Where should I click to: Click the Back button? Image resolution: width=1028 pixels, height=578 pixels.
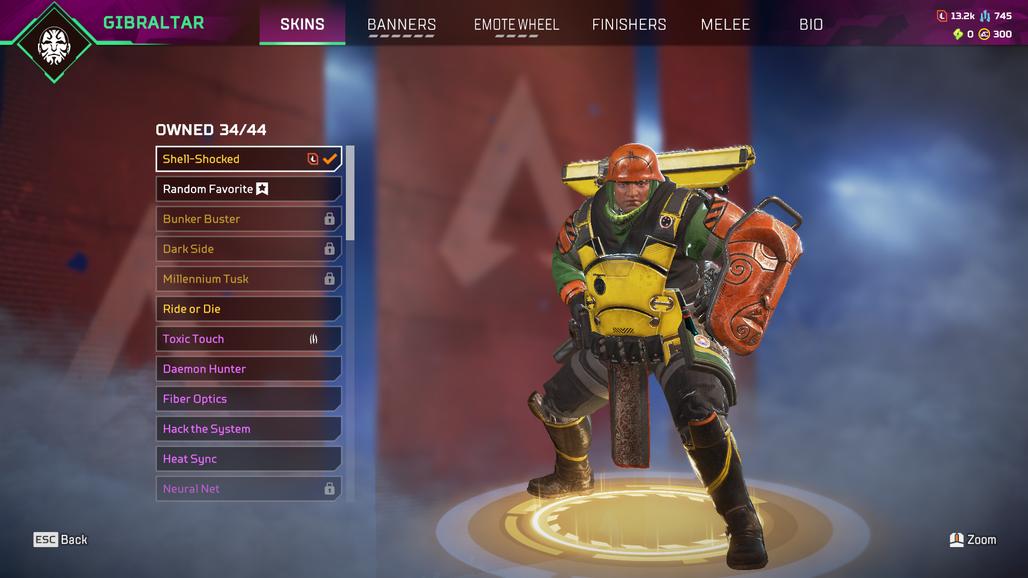tap(61, 540)
